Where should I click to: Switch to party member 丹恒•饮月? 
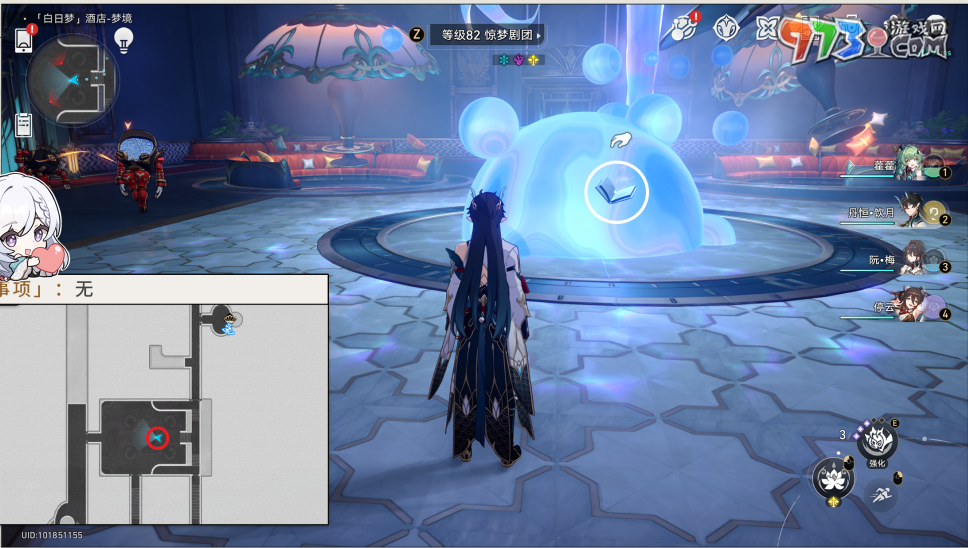(x=912, y=212)
